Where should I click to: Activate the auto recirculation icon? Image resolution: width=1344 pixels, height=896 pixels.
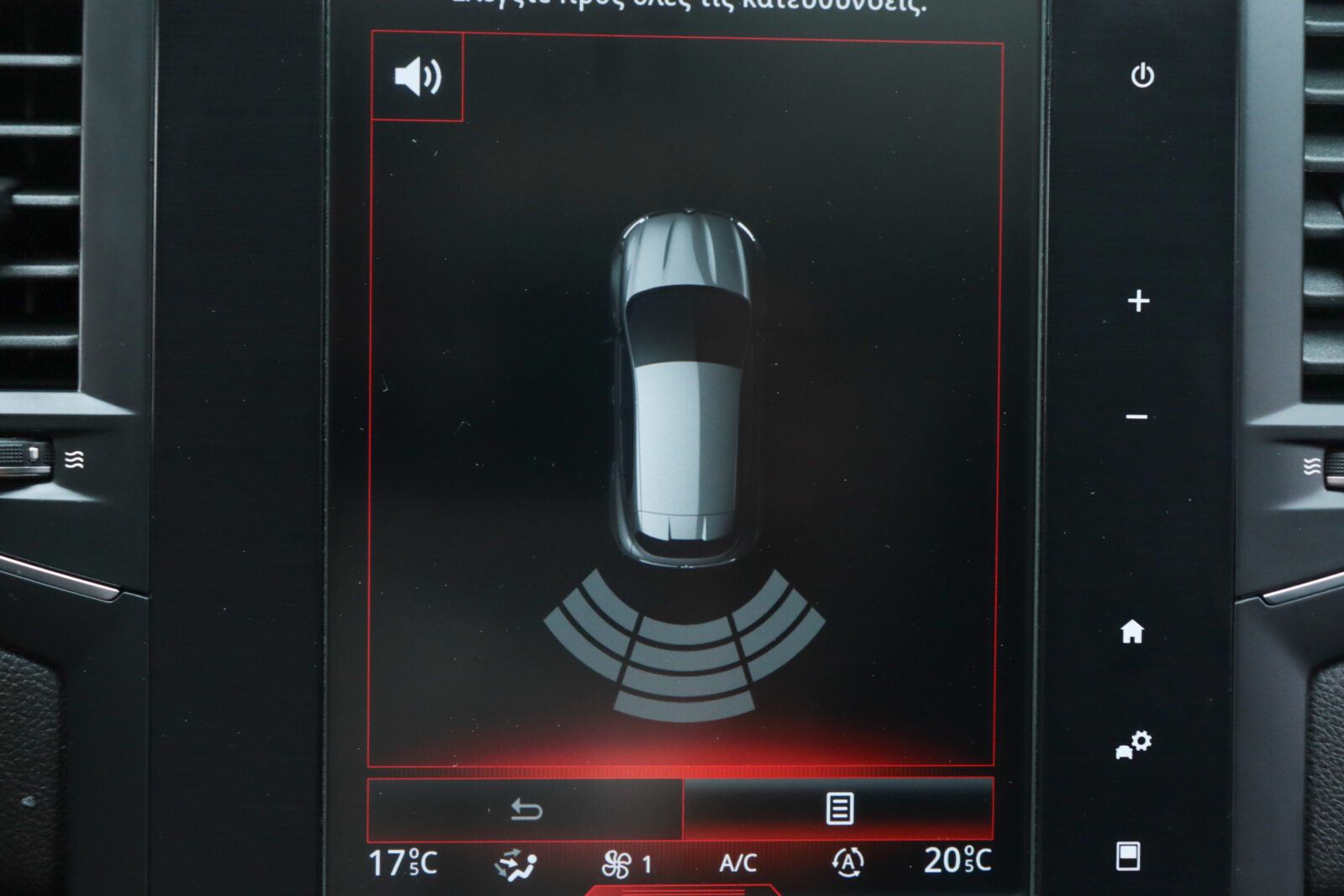[848, 862]
